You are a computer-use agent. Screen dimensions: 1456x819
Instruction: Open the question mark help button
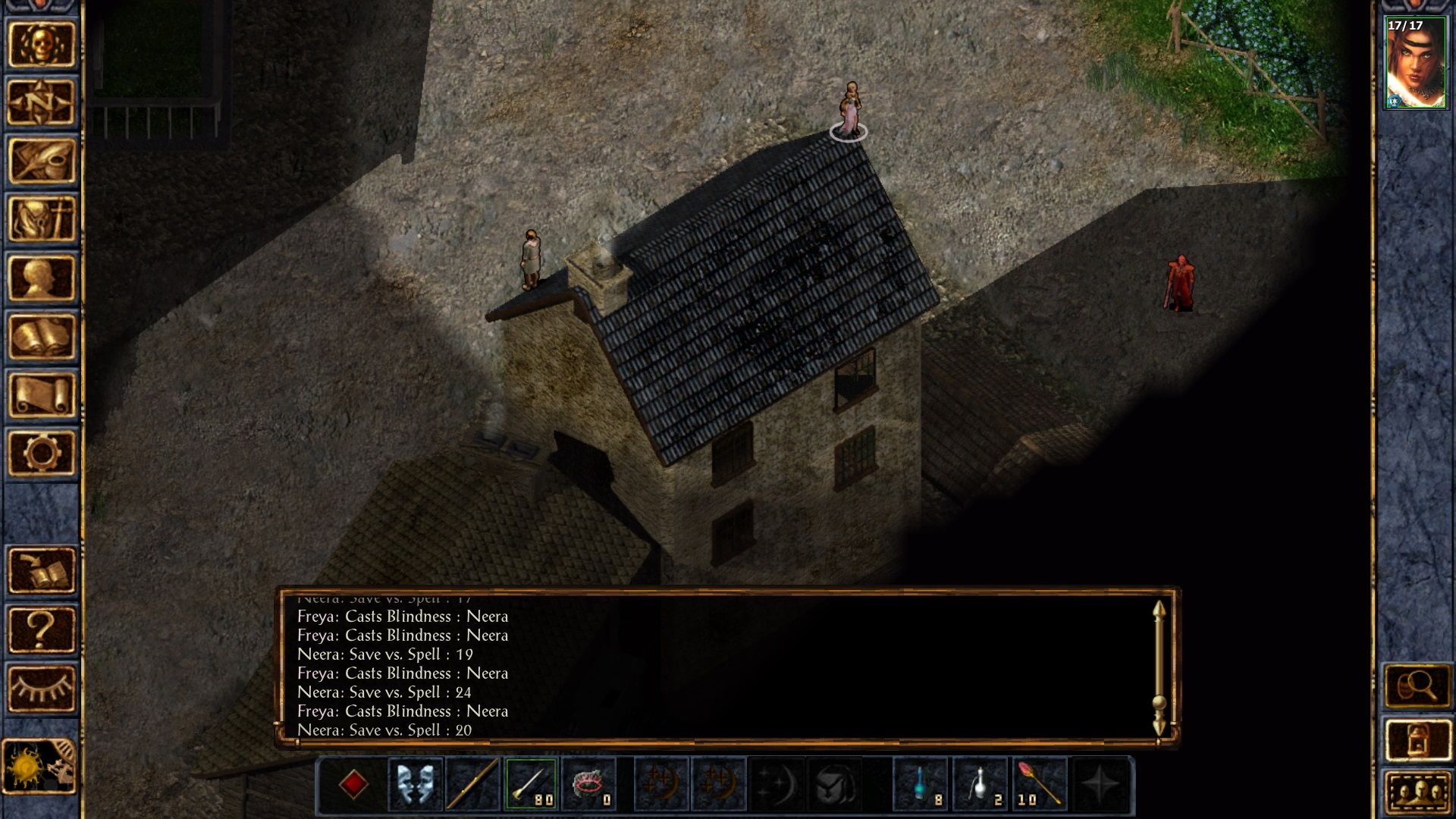pyautogui.click(x=42, y=629)
